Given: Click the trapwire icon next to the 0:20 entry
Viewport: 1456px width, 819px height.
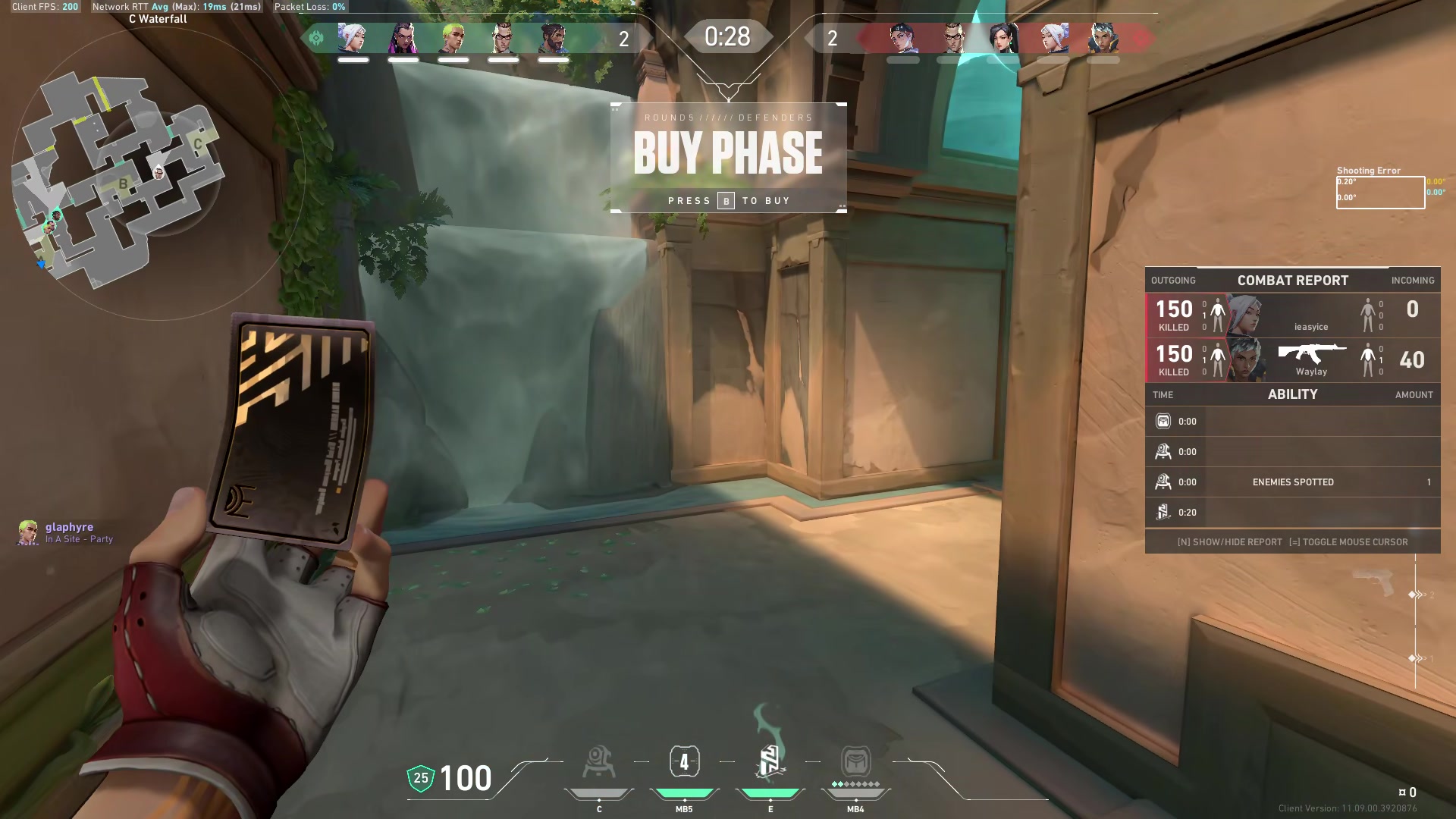Looking at the screenshot, I should 1164,512.
